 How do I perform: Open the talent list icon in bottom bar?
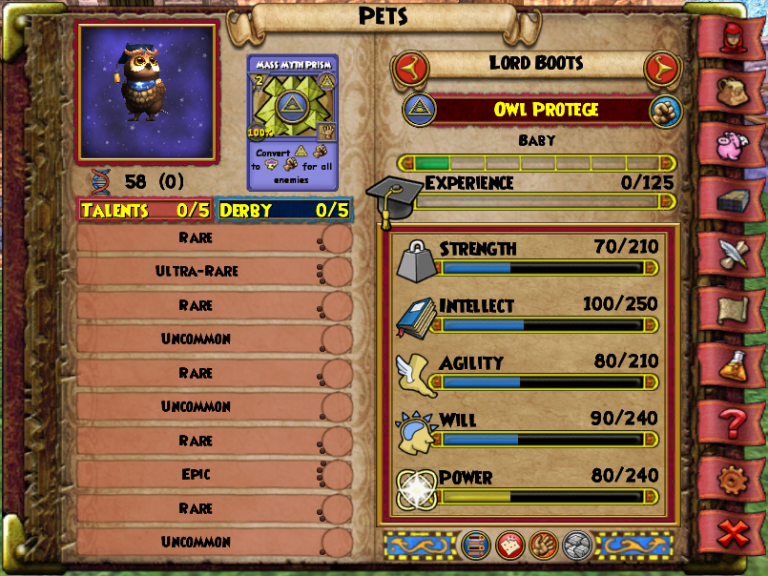point(473,544)
